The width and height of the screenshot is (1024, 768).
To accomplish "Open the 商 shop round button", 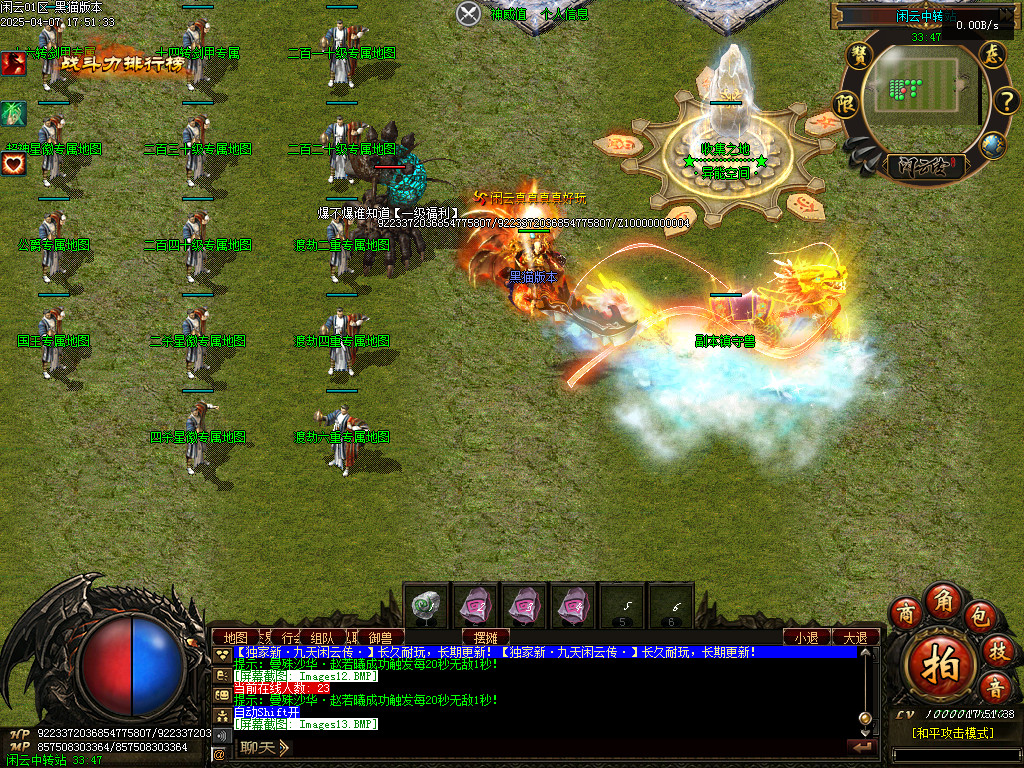I will coord(907,611).
